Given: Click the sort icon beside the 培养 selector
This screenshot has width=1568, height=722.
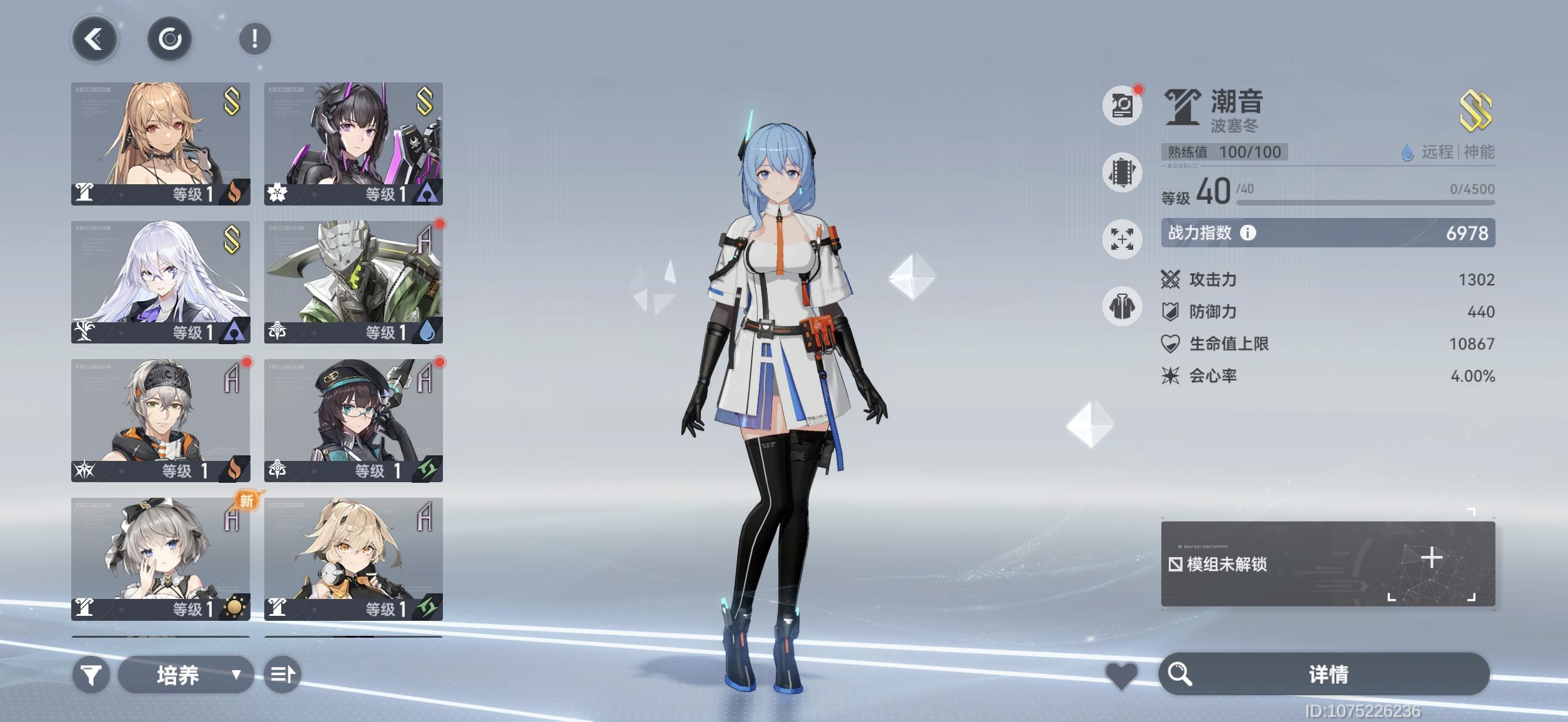Looking at the screenshot, I should pos(282,675).
